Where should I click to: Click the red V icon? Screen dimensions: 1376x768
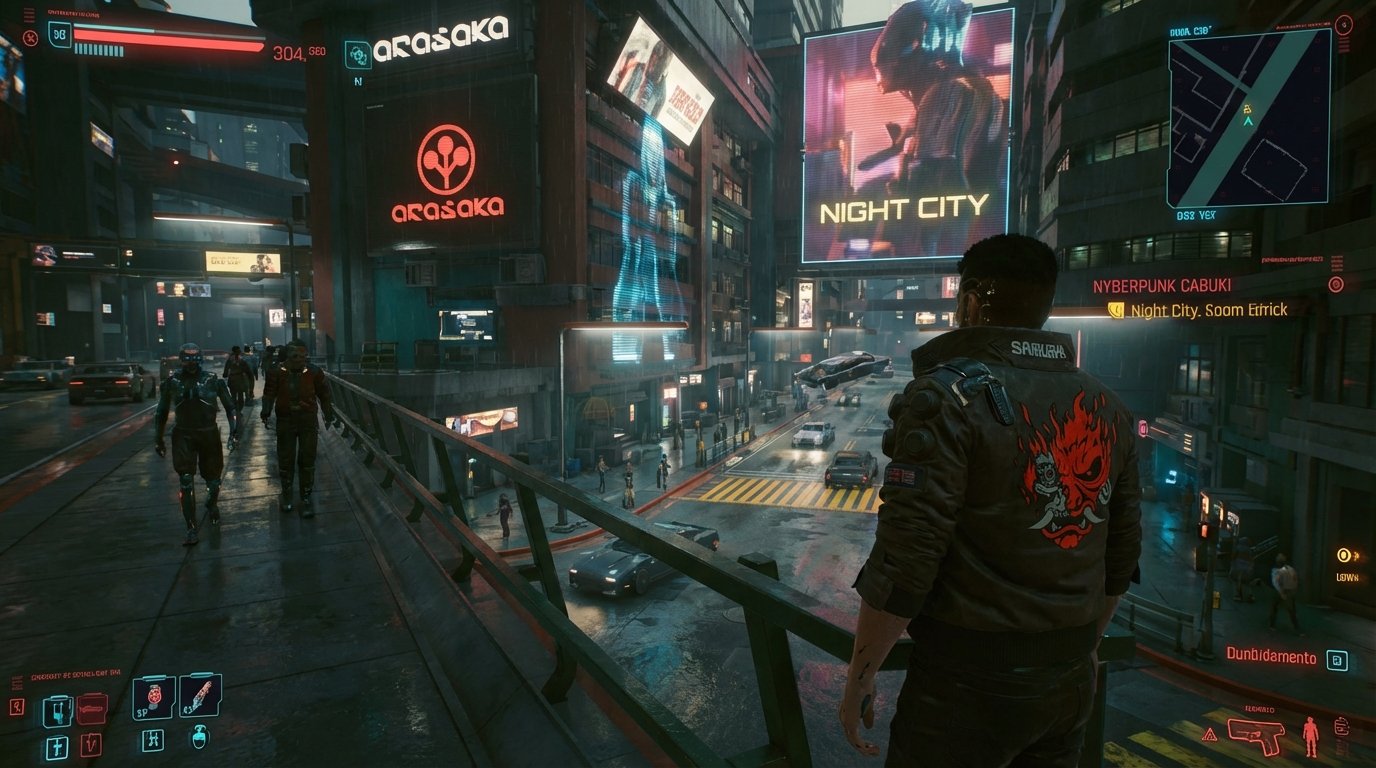click(x=91, y=746)
